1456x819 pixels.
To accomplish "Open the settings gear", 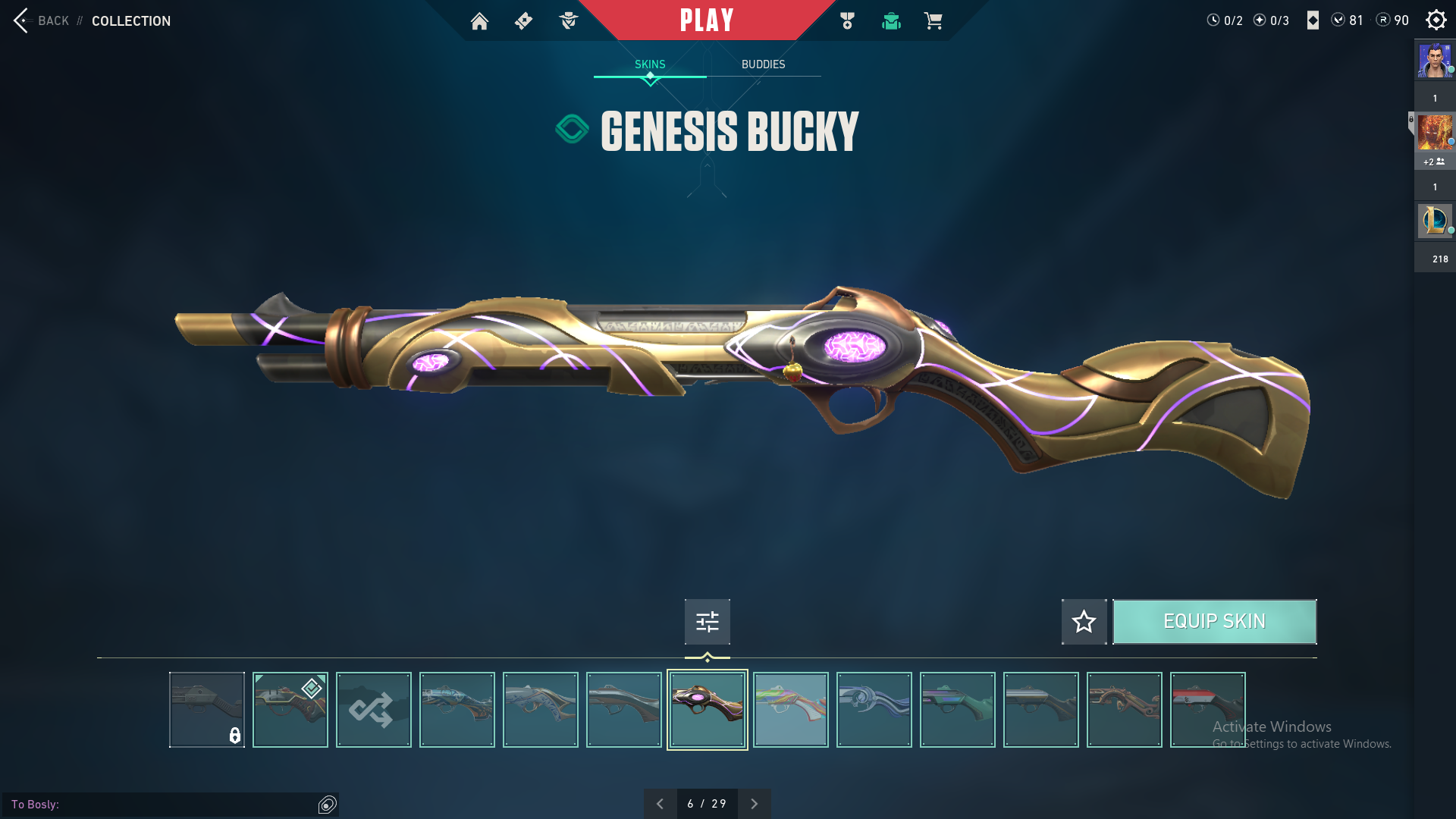I will coord(1436,20).
